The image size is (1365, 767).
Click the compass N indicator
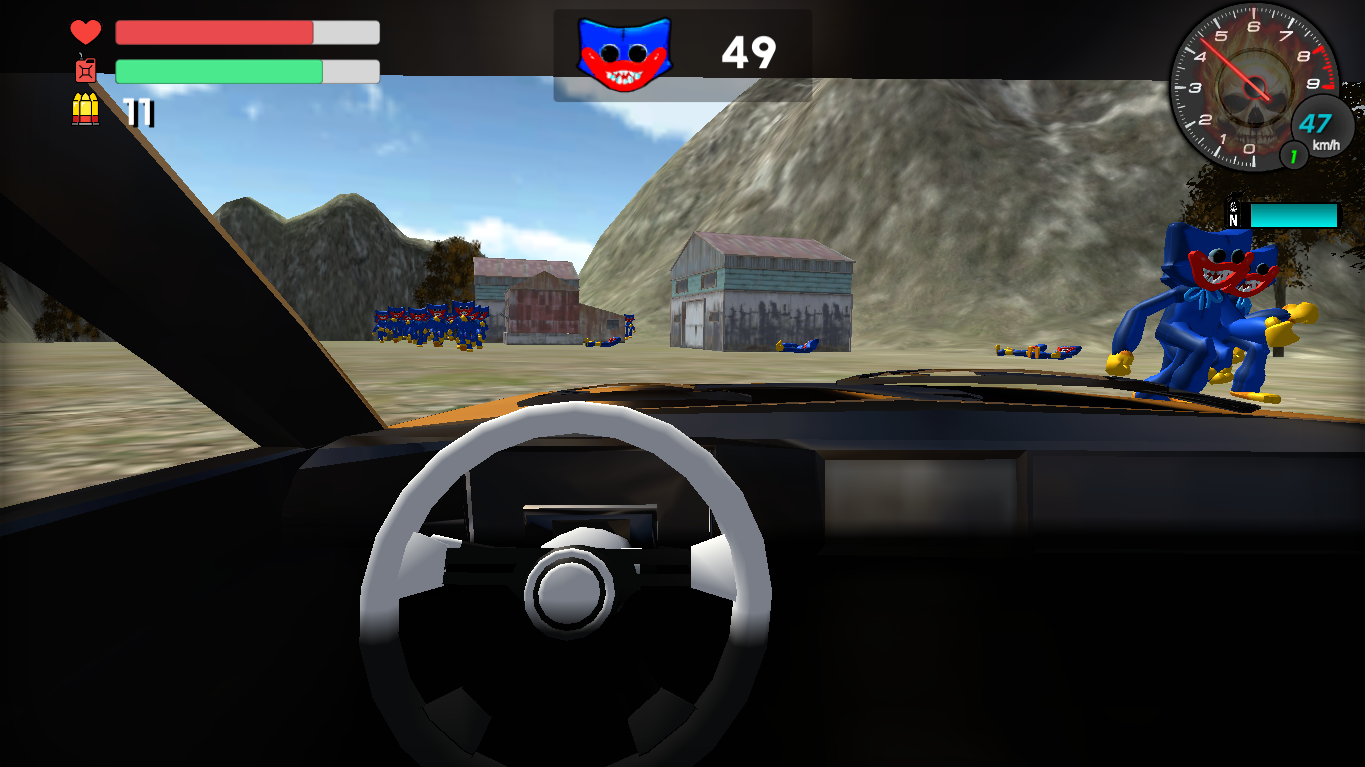click(1234, 221)
